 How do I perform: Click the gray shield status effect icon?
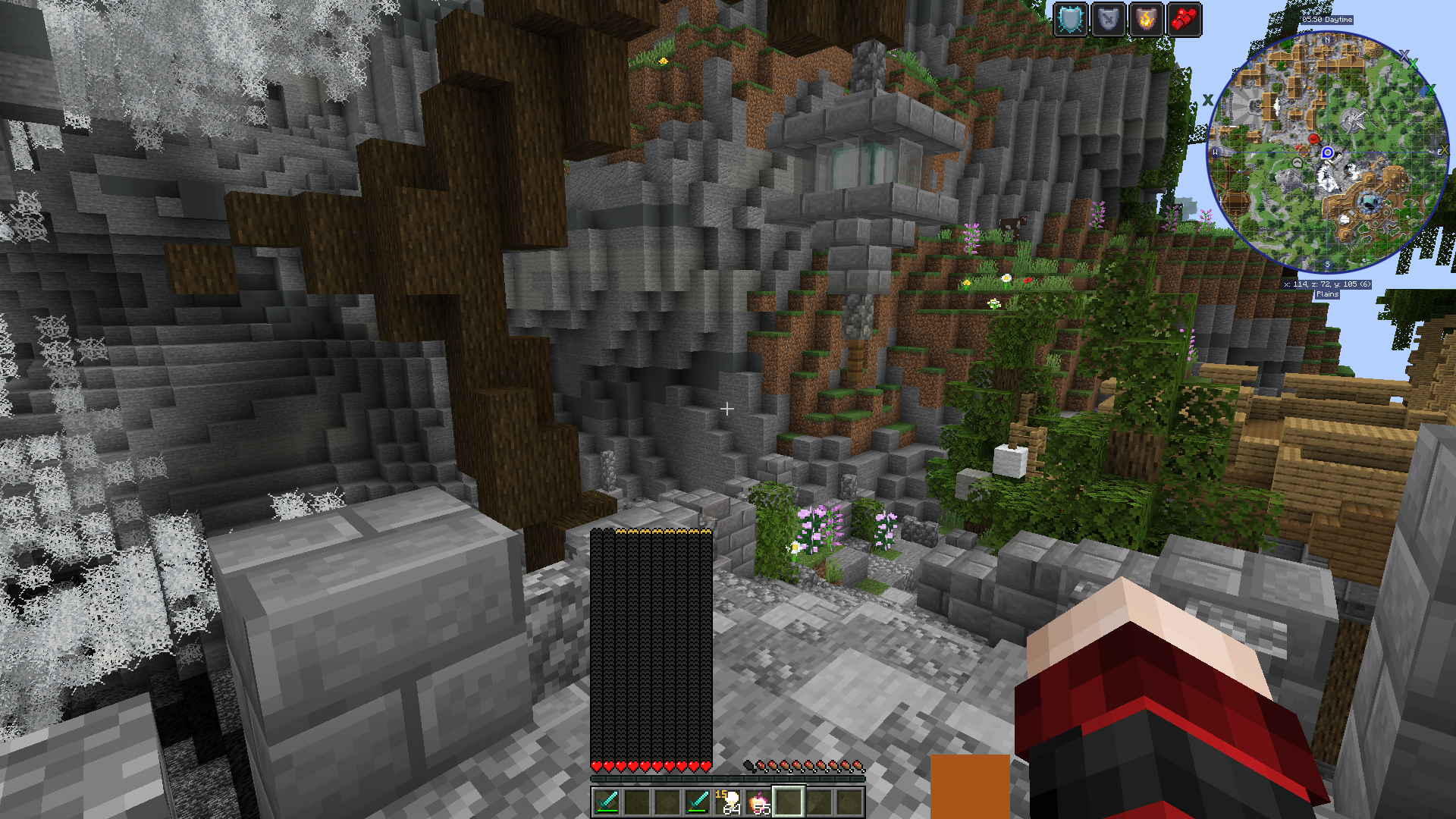pos(1108,20)
